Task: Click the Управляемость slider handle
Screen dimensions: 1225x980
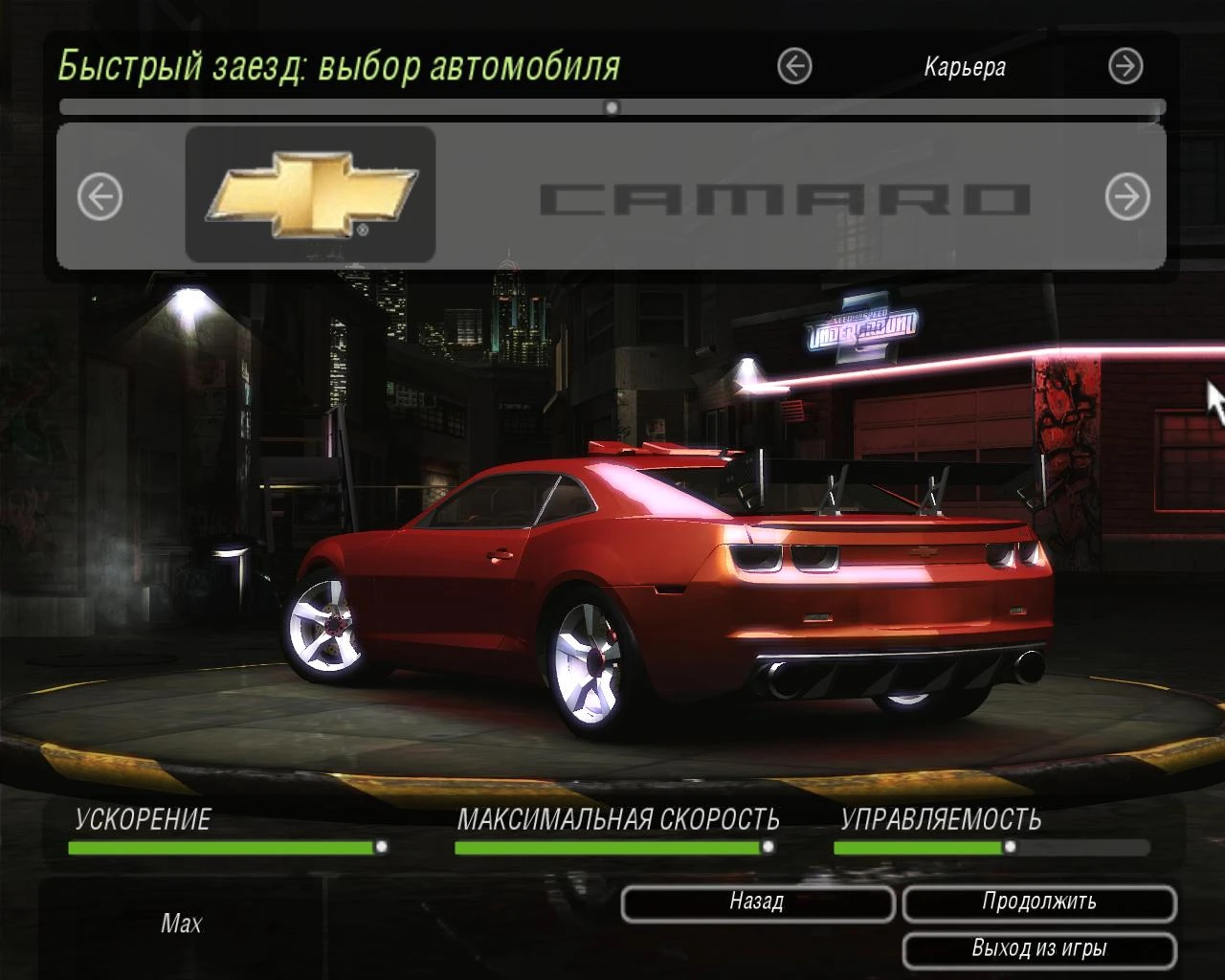Action: (x=1012, y=845)
